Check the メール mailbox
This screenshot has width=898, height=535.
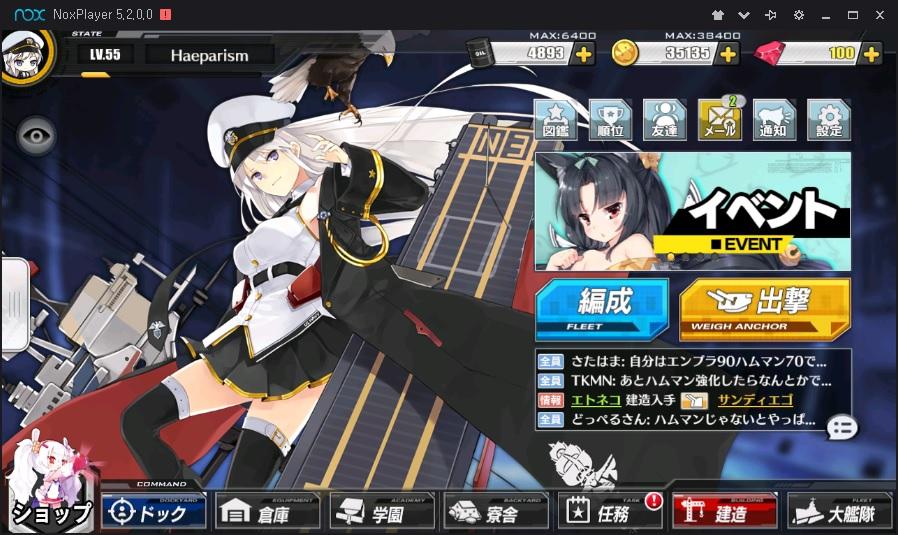click(x=719, y=121)
